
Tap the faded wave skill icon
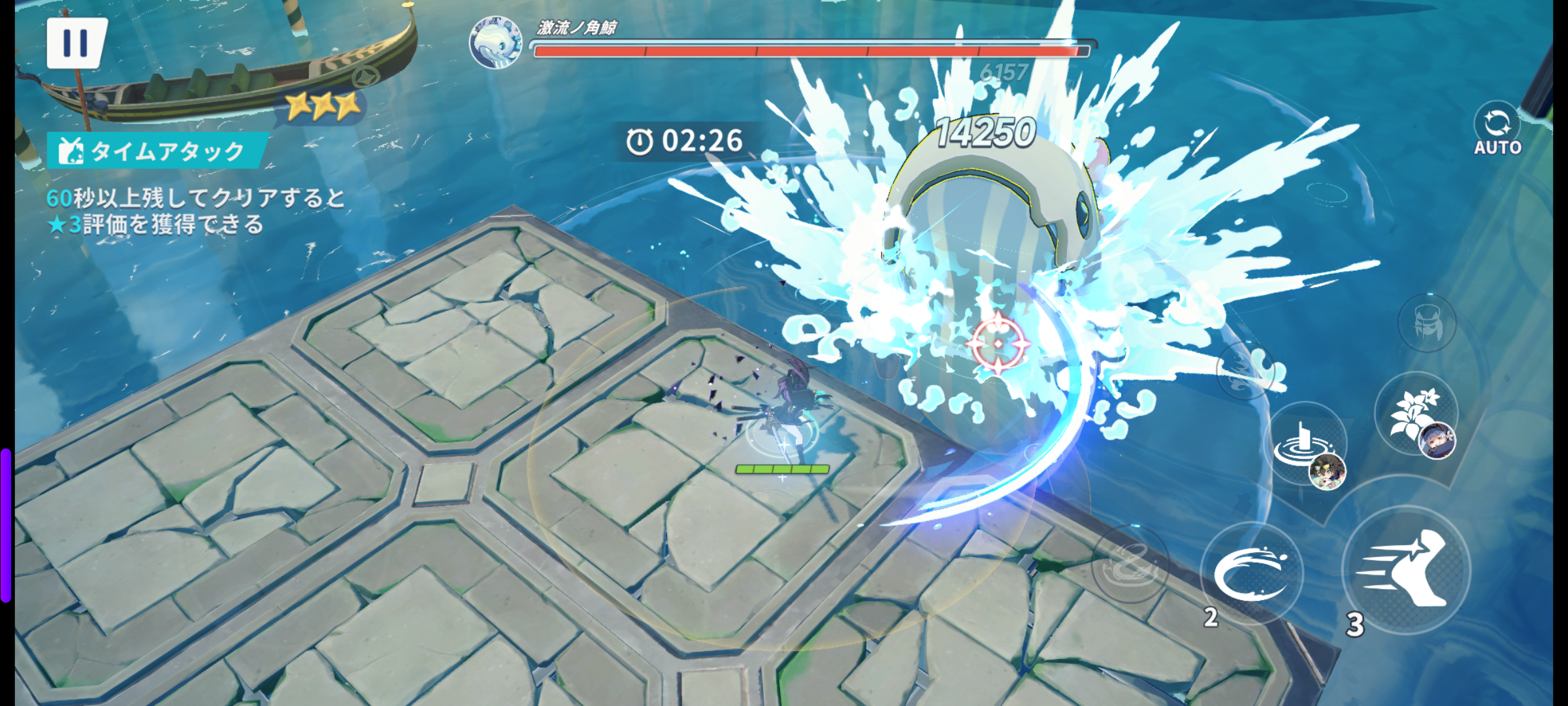coord(1247,370)
